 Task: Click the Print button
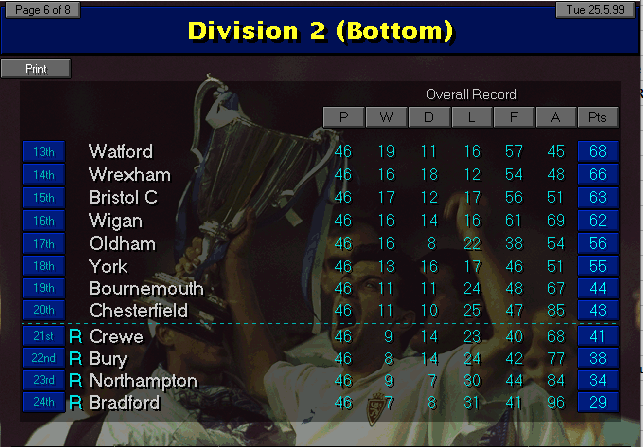pyautogui.click(x=36, y=69)
